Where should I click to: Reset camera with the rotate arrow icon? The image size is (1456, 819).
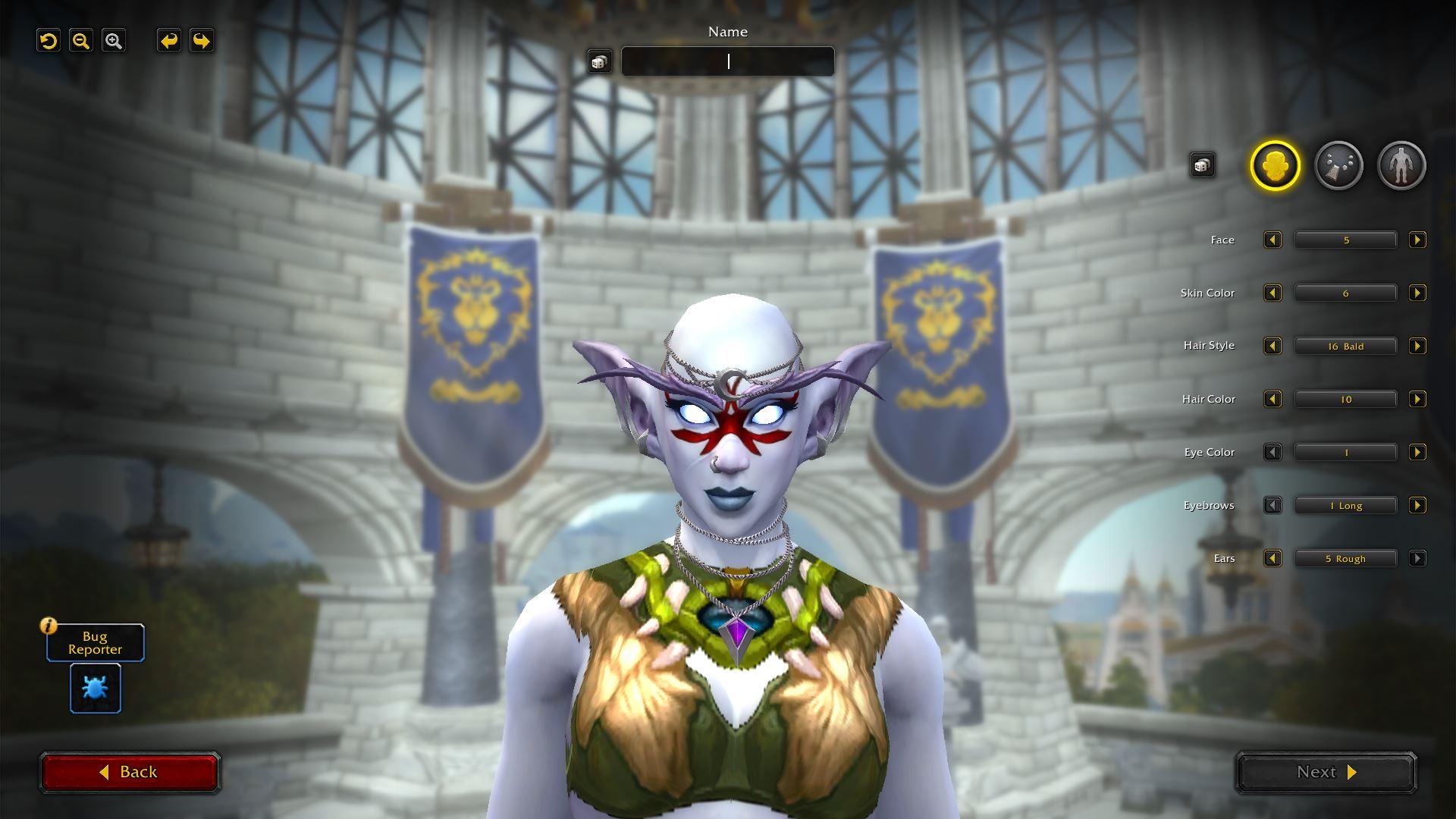coord(49,41)
